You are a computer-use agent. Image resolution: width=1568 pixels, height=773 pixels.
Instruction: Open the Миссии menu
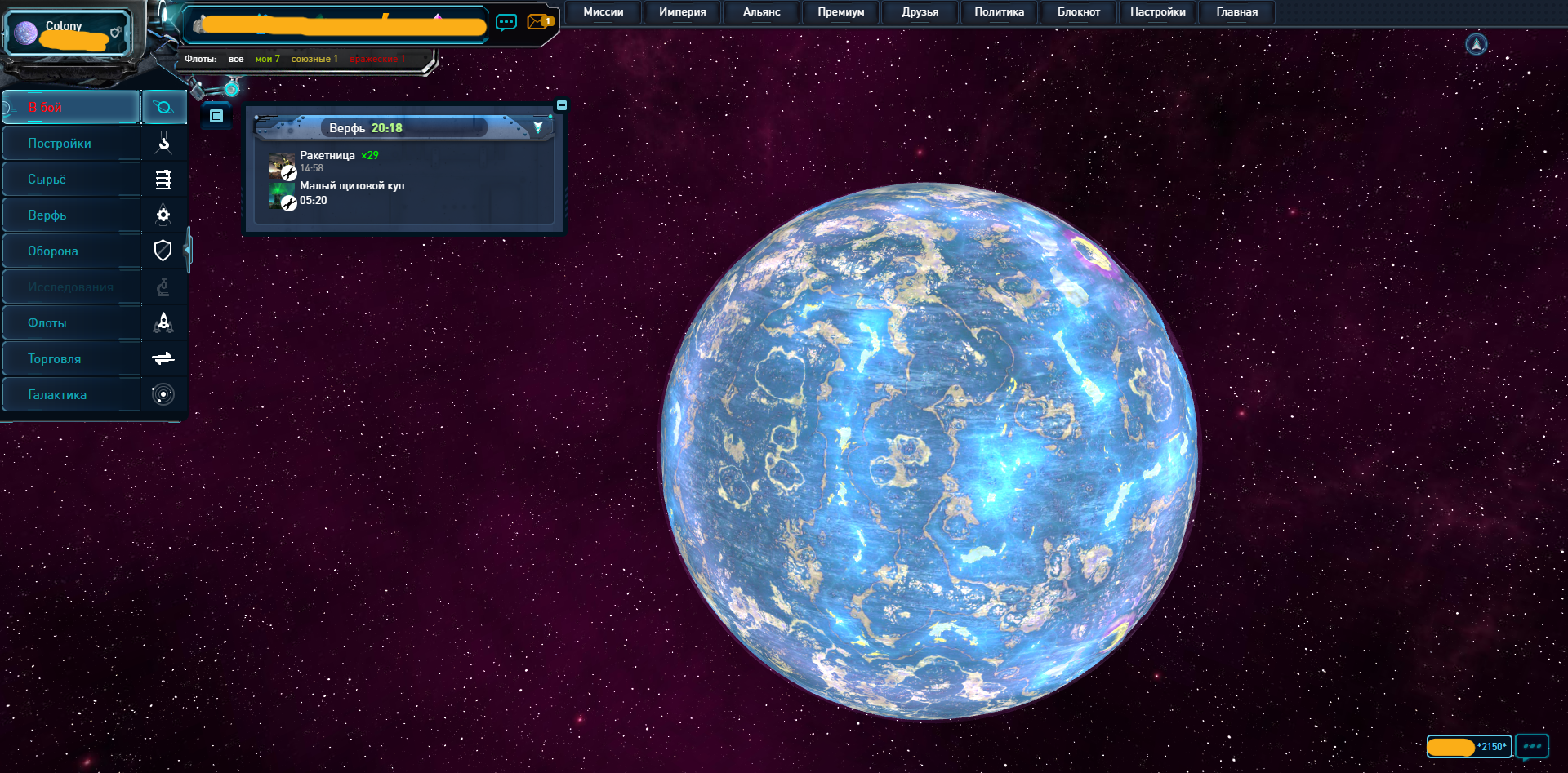603,12
